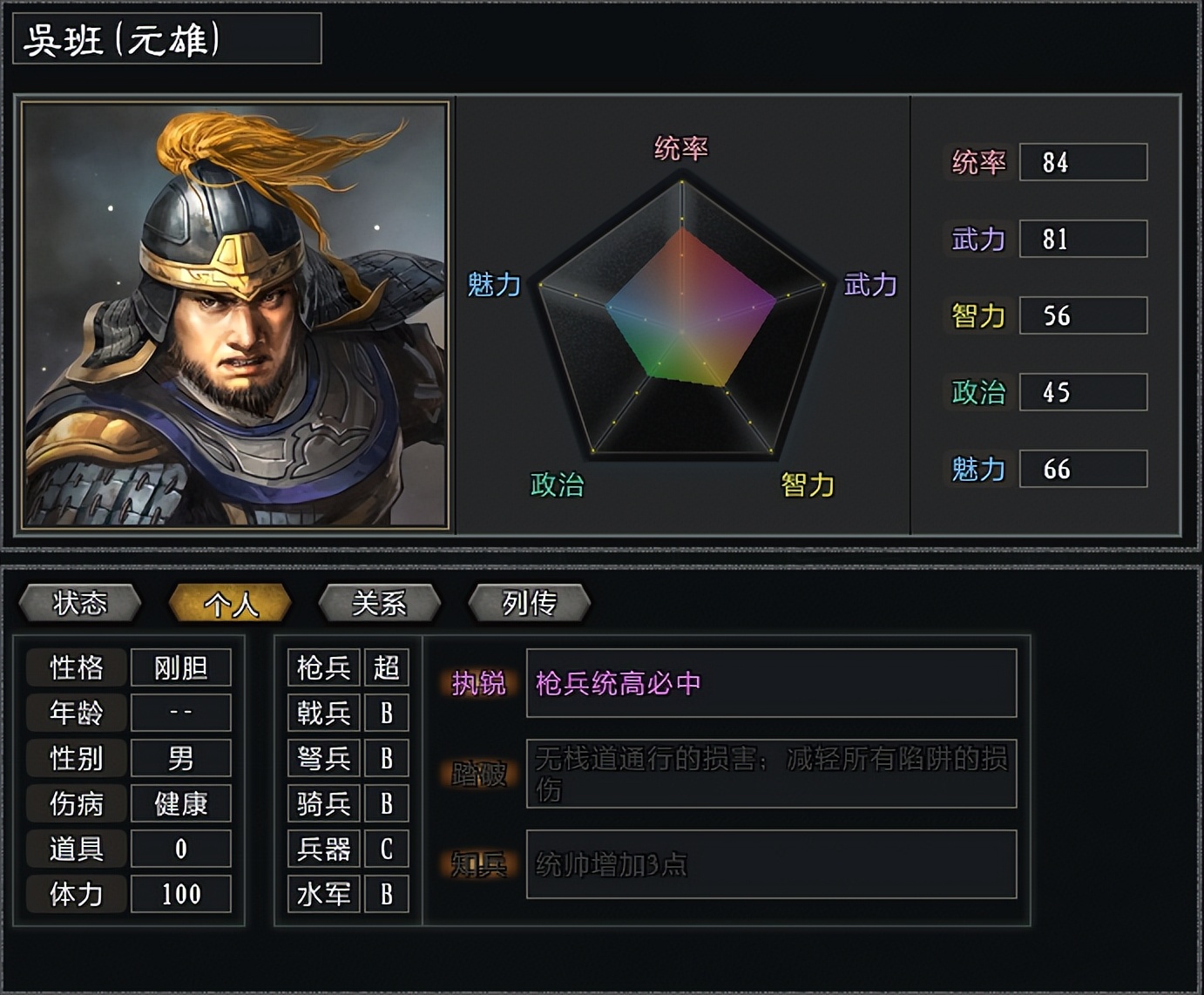Click the 水军 B aptitude entry
Image resolution: width=1204 pixels, height=995 pixels.
point(348,894)
